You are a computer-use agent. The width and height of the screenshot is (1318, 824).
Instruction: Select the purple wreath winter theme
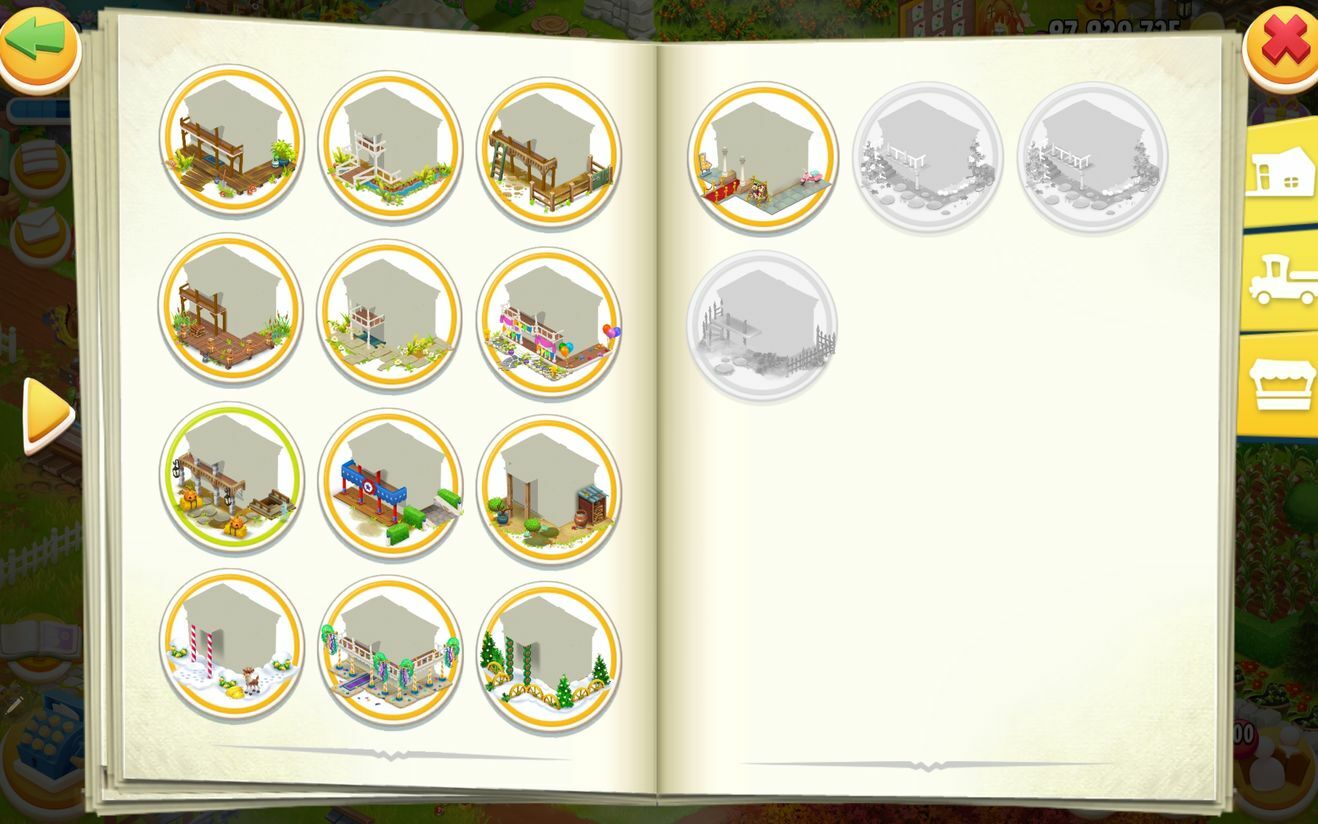coord(390,650)
